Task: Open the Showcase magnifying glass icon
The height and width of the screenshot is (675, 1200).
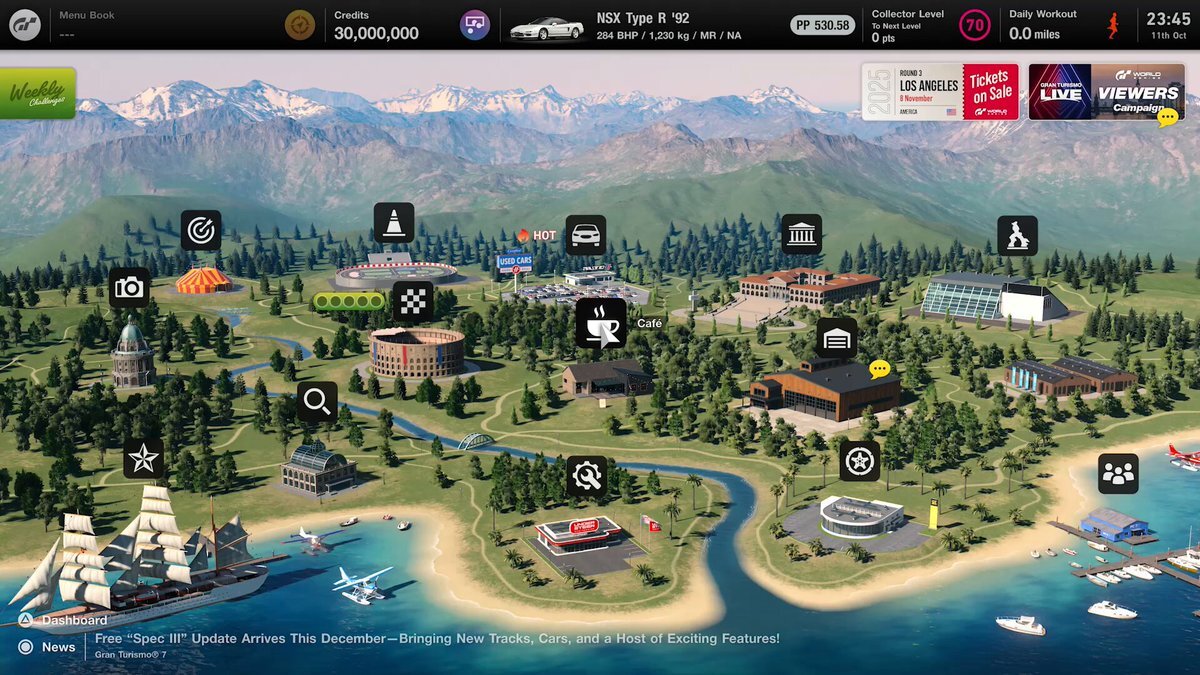Action: click(x=317, y=402)
